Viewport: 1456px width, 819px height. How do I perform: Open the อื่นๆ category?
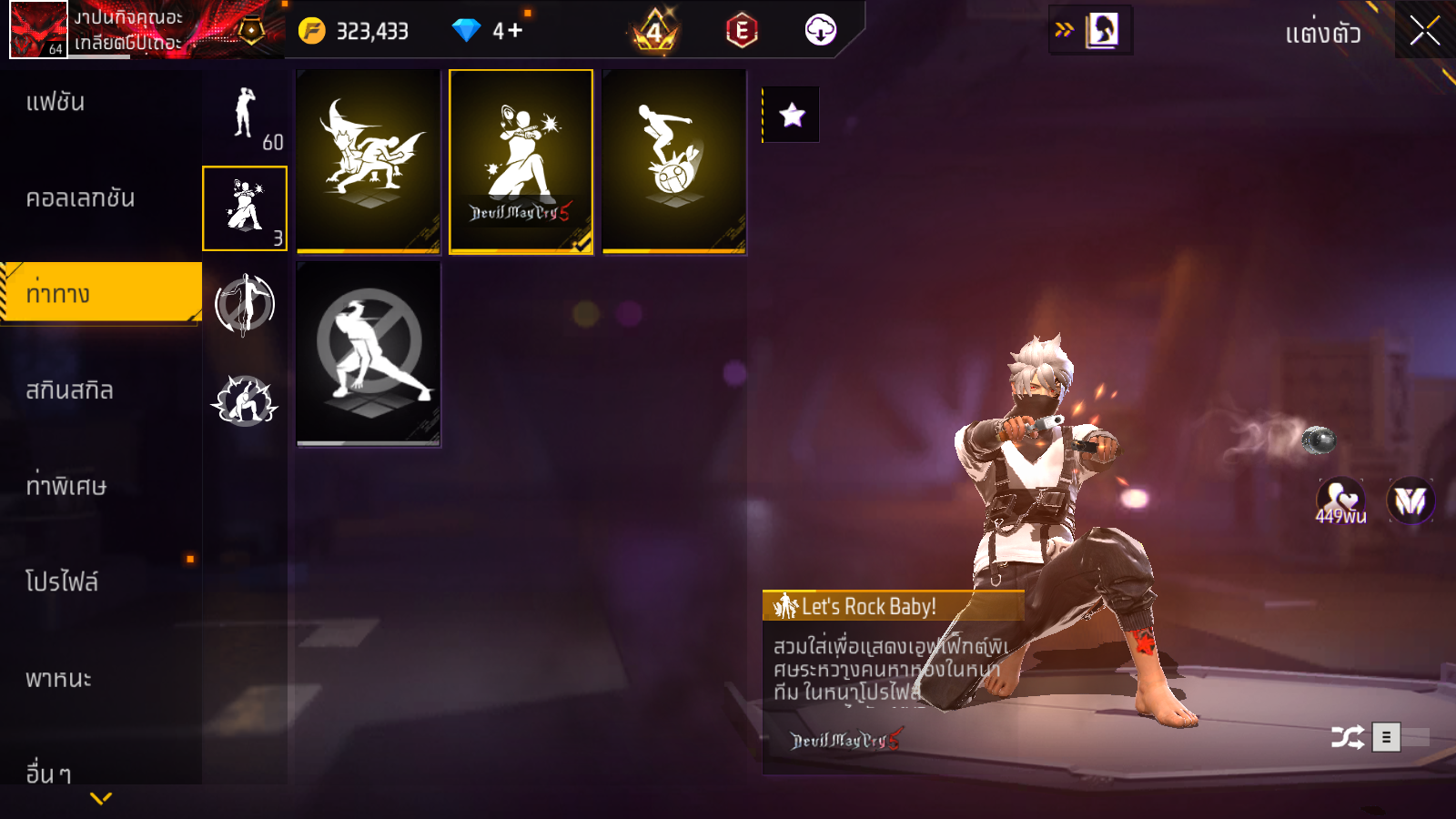point(48,773)
